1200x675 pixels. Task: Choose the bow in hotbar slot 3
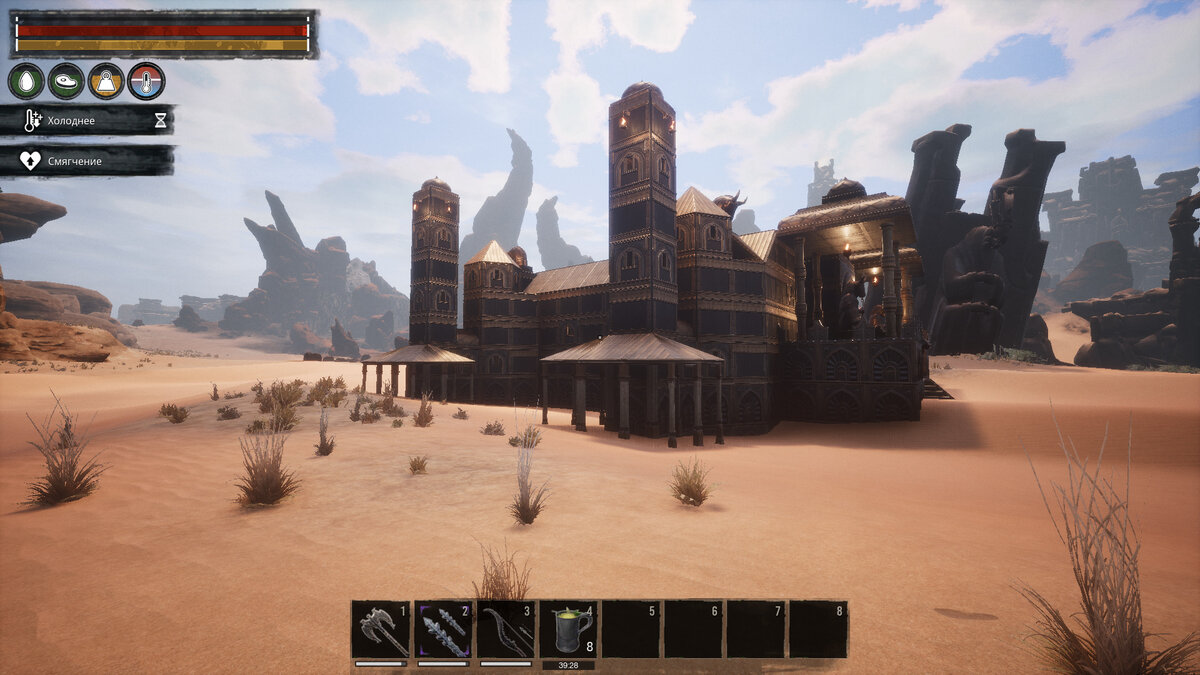point(505,629)
